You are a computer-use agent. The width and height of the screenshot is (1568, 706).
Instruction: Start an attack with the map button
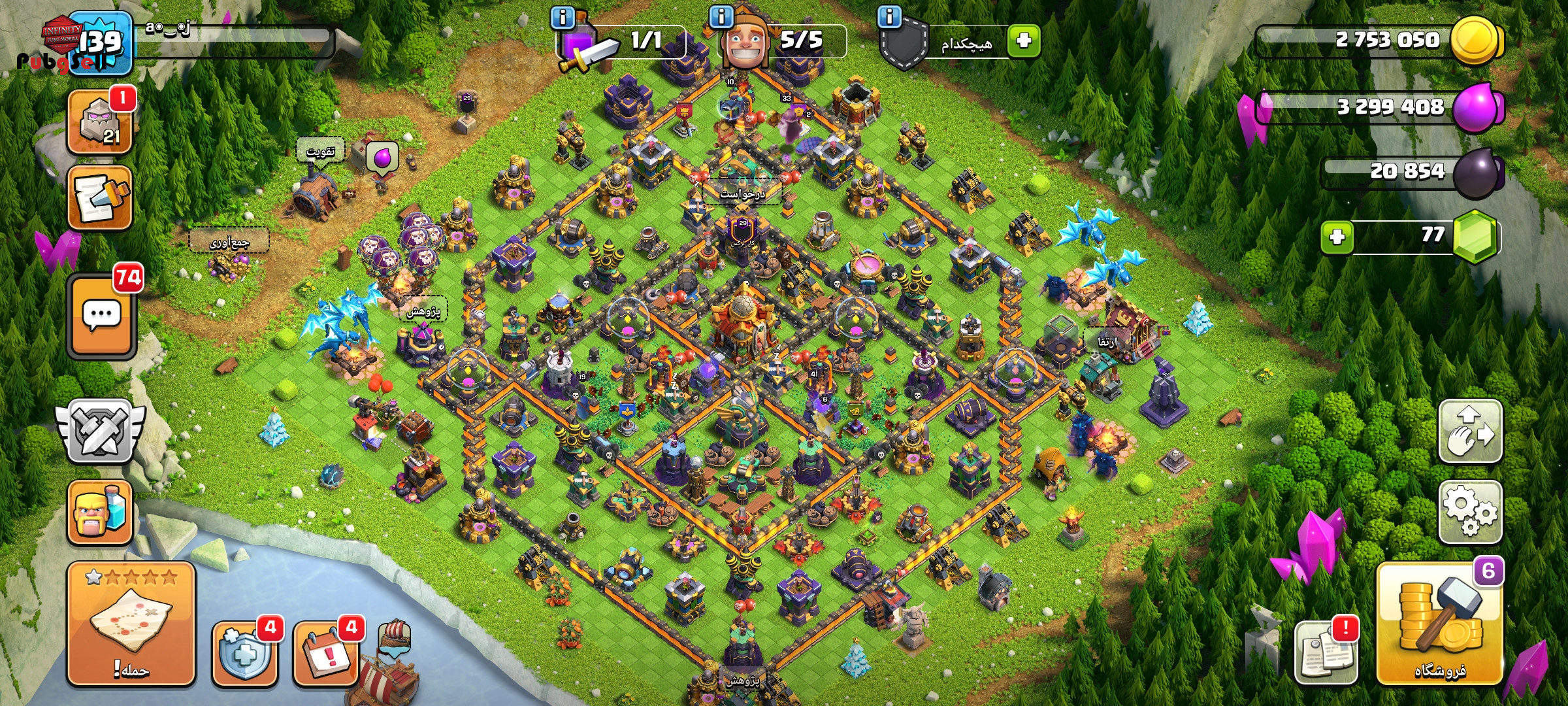131,624
